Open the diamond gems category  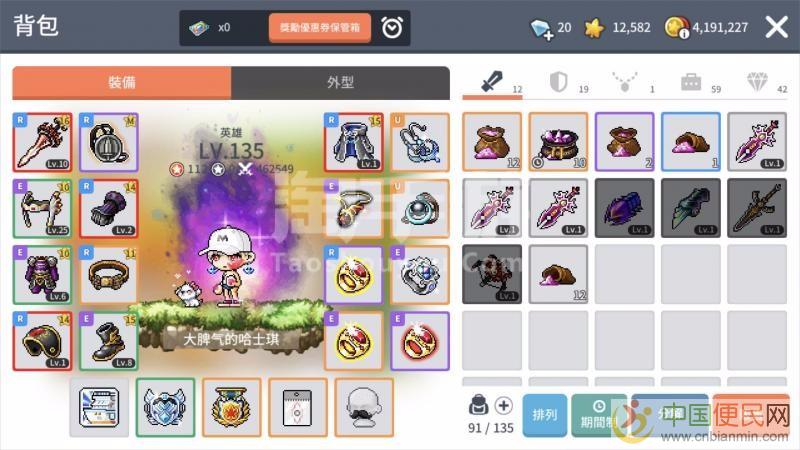point(757,83)
